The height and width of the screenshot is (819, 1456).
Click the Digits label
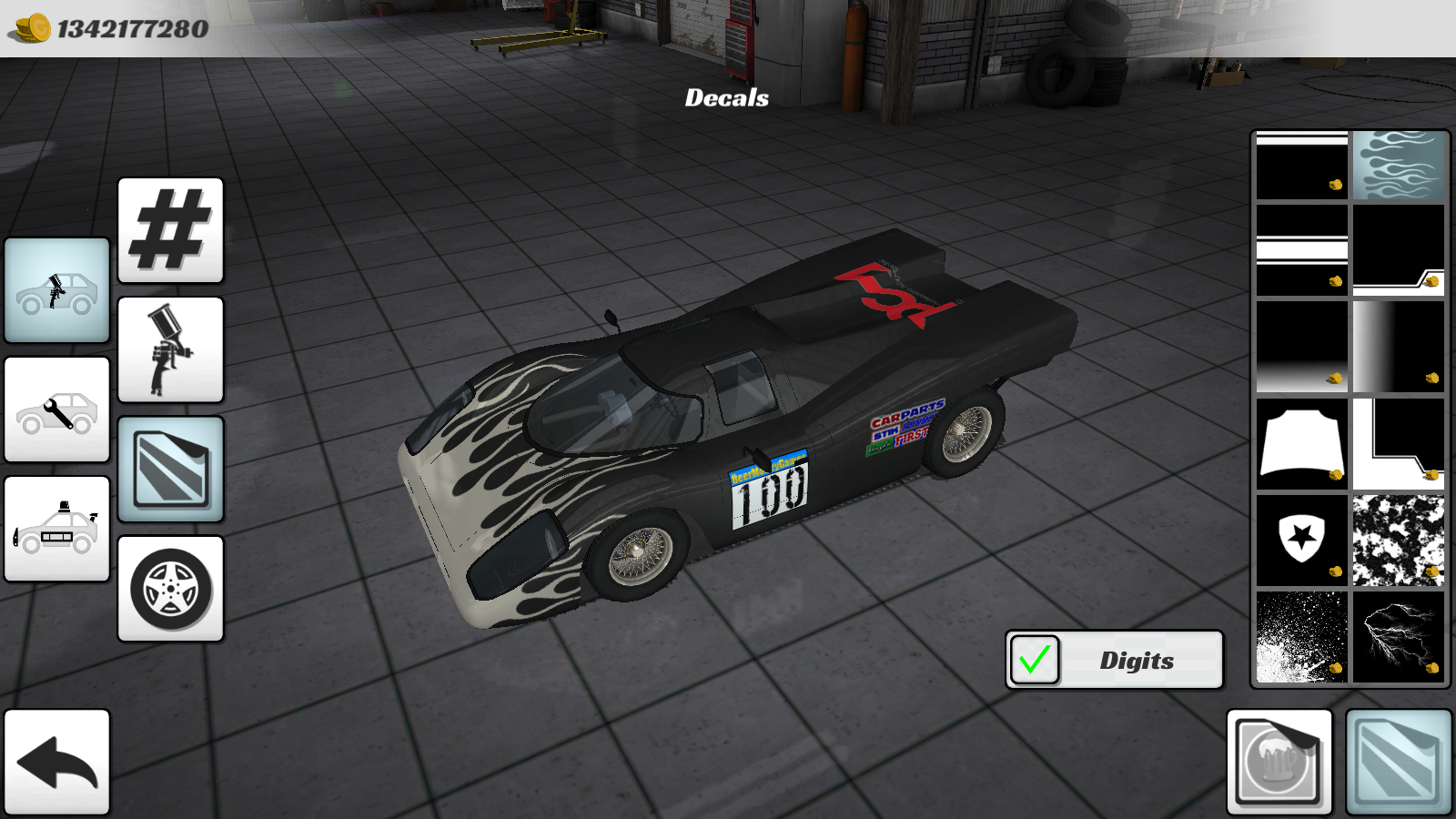(x=1137, y=662)
